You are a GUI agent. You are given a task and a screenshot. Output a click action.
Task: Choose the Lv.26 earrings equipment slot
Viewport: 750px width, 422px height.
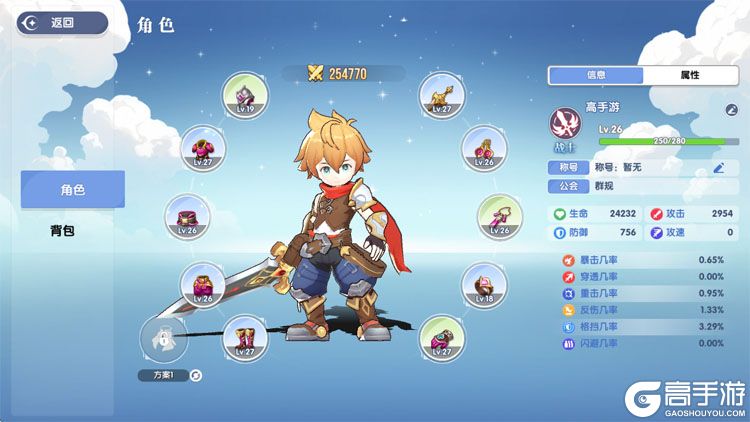484,148
